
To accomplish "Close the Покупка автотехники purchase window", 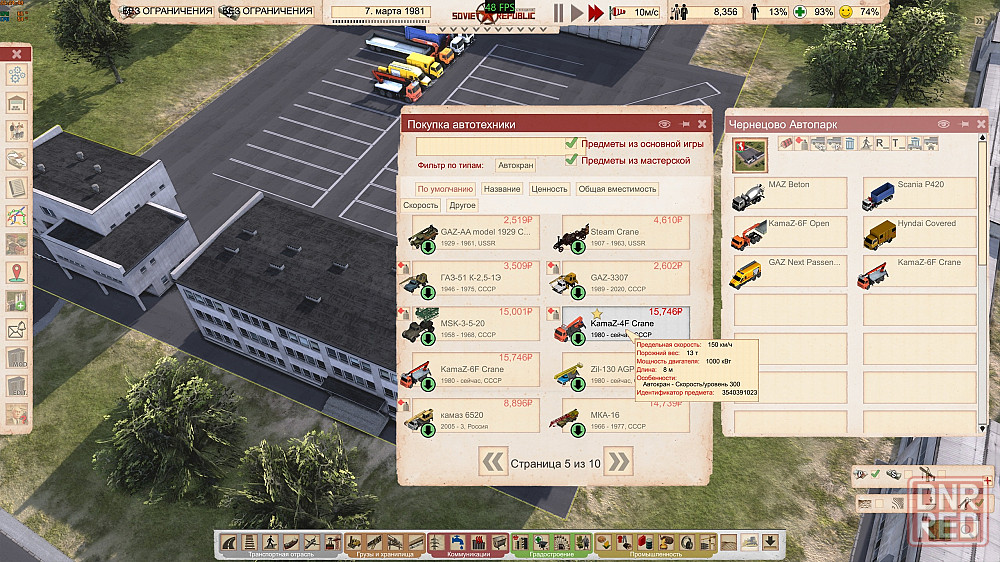I will pyautogui.click(x=702, y=124).
